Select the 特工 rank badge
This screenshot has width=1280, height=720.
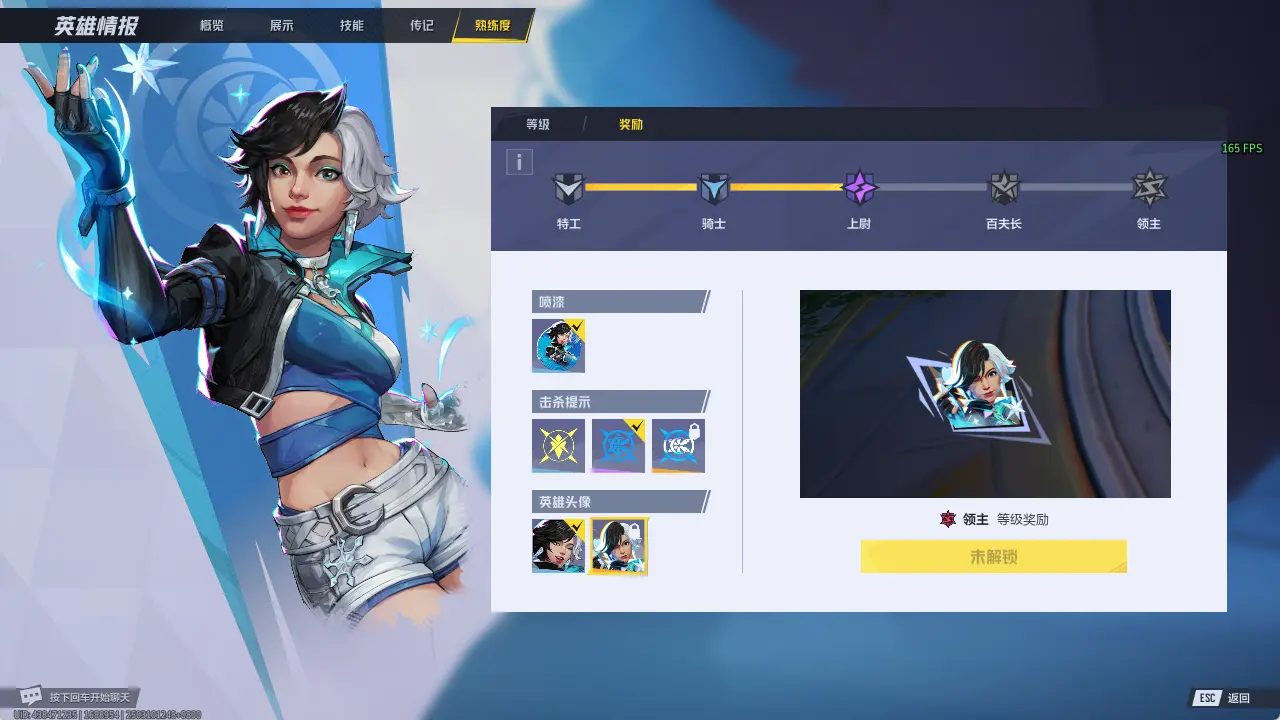tap(568, 187)
